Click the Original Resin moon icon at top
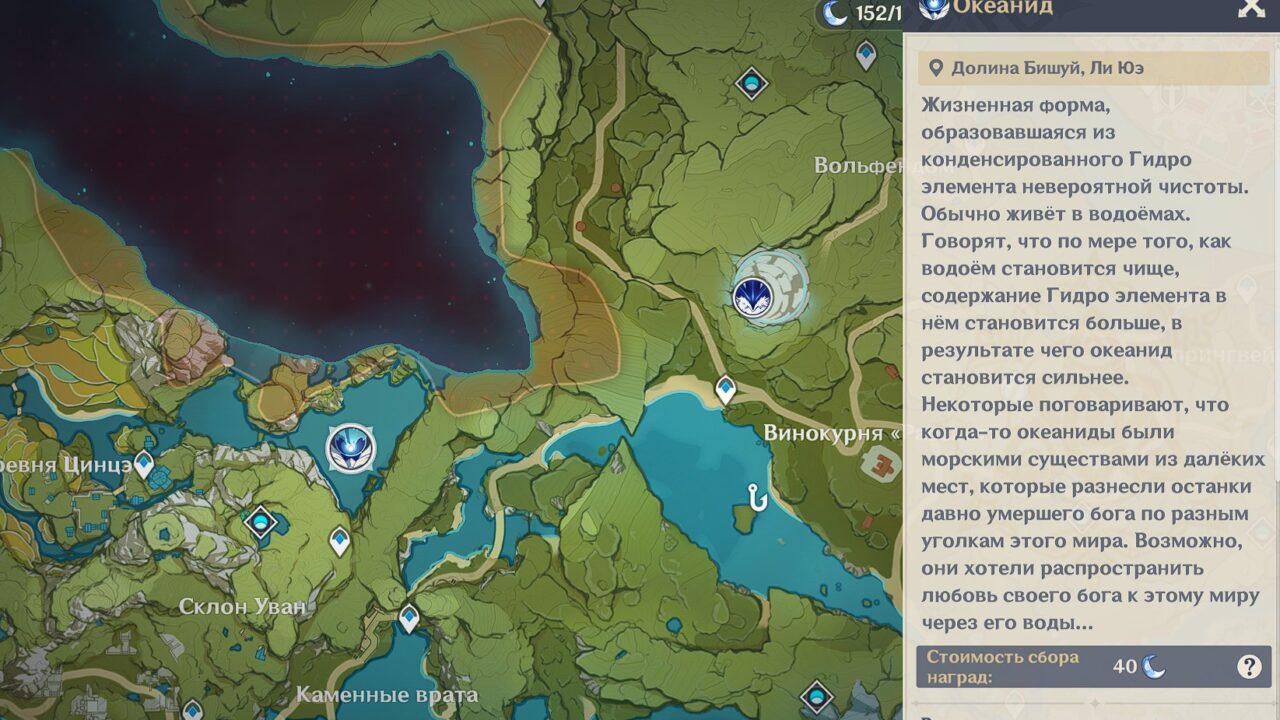 pos(833,12)
